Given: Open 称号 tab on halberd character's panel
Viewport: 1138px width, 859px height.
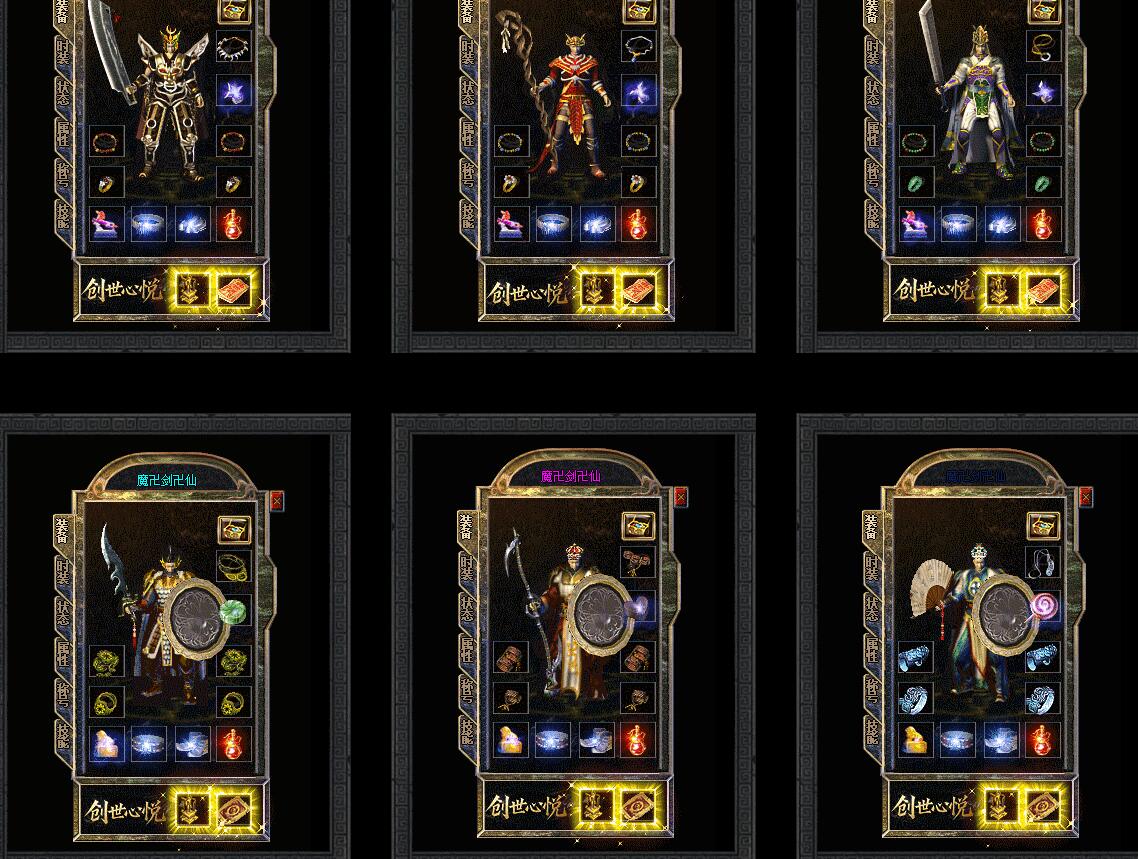Looking at the screenshot, I should click(467, 691).
